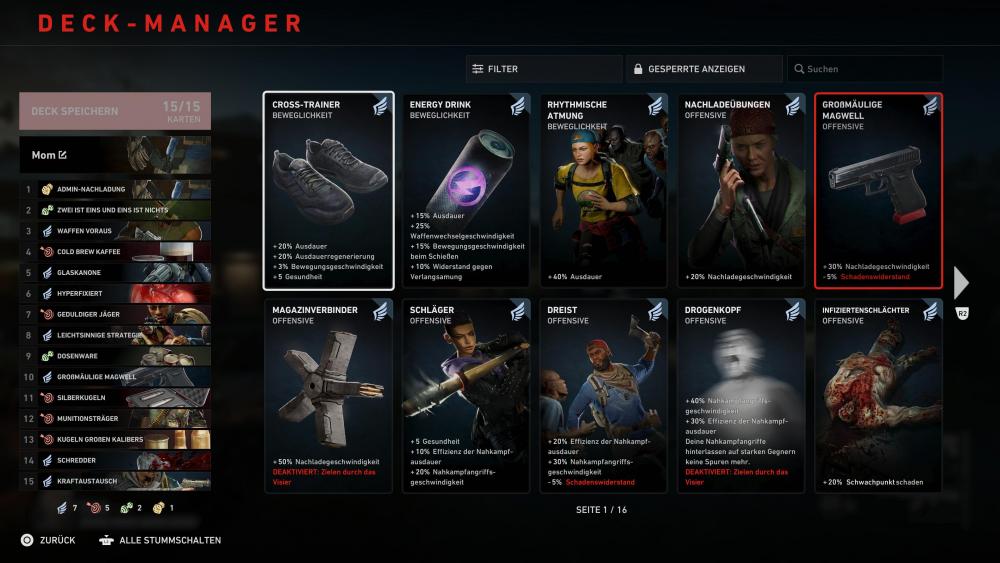Choose the Drogenkopf card
The height and width of the screenshot is (563, 1000).
point(741,396)
